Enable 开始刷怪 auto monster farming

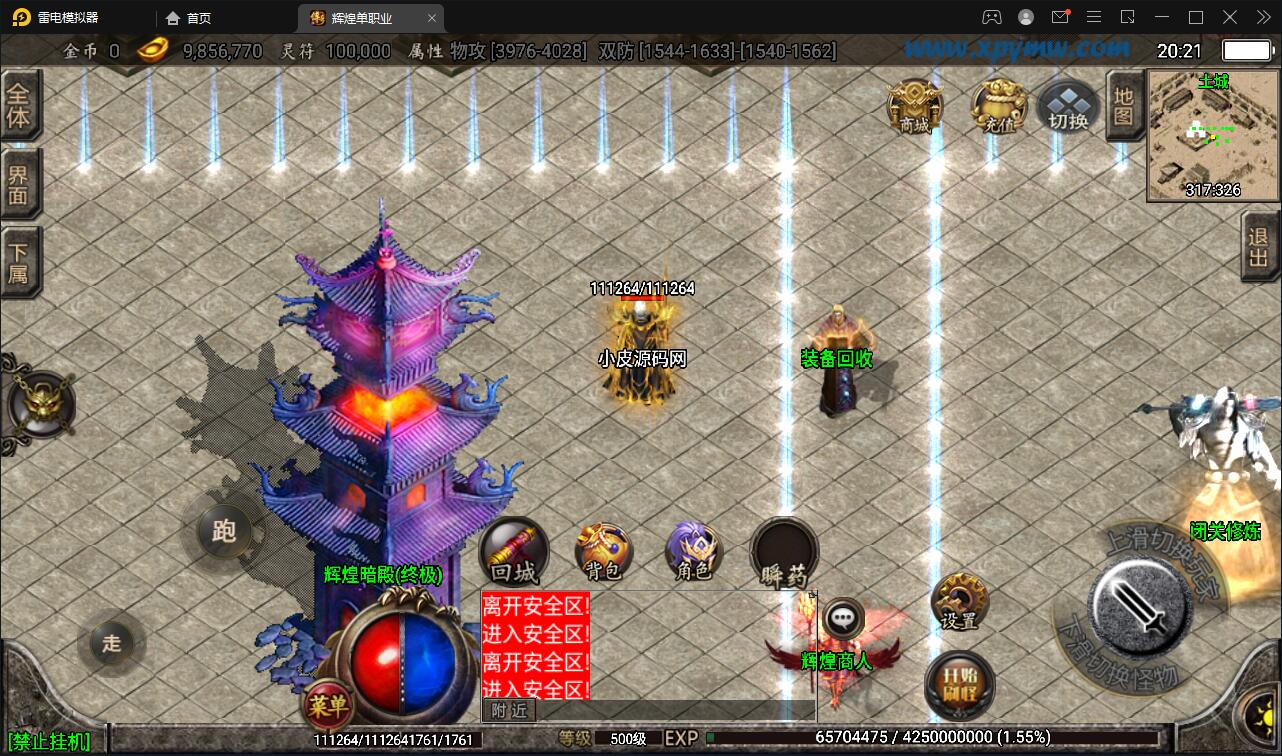point(958,685)
